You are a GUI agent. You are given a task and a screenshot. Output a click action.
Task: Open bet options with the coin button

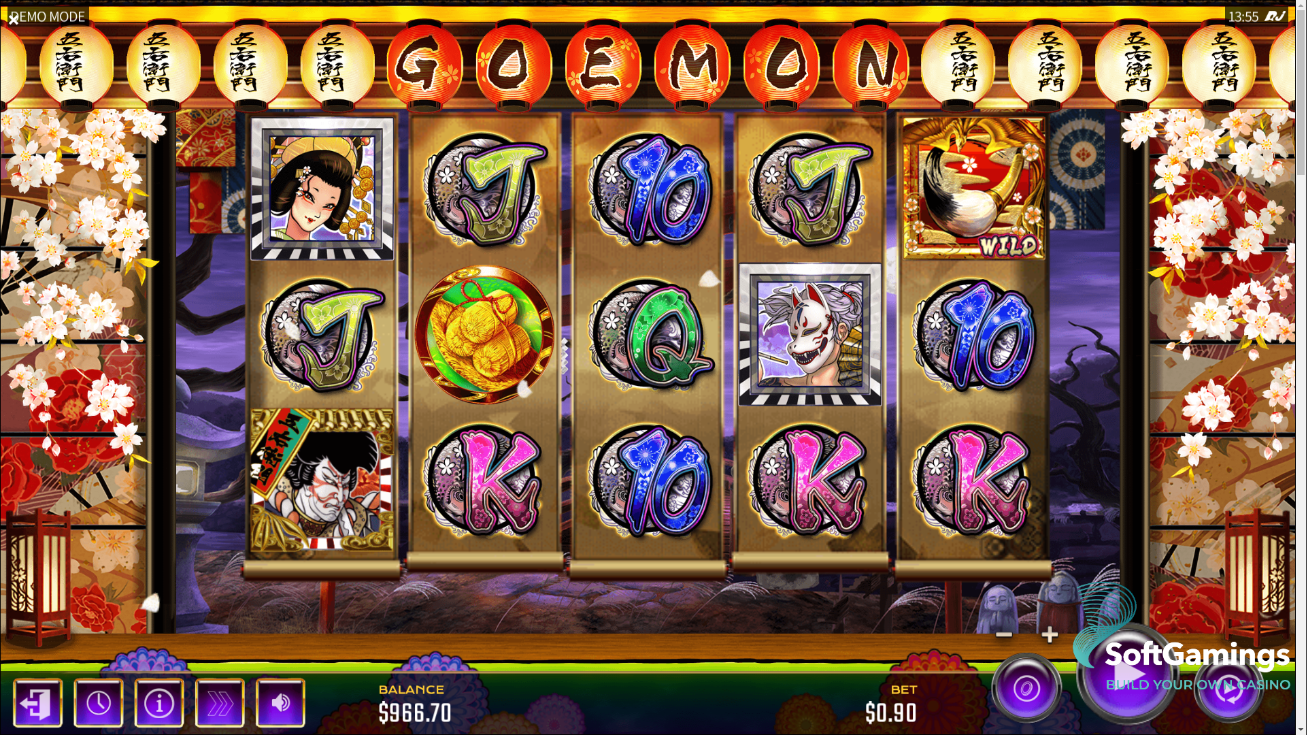[1026, 688]
